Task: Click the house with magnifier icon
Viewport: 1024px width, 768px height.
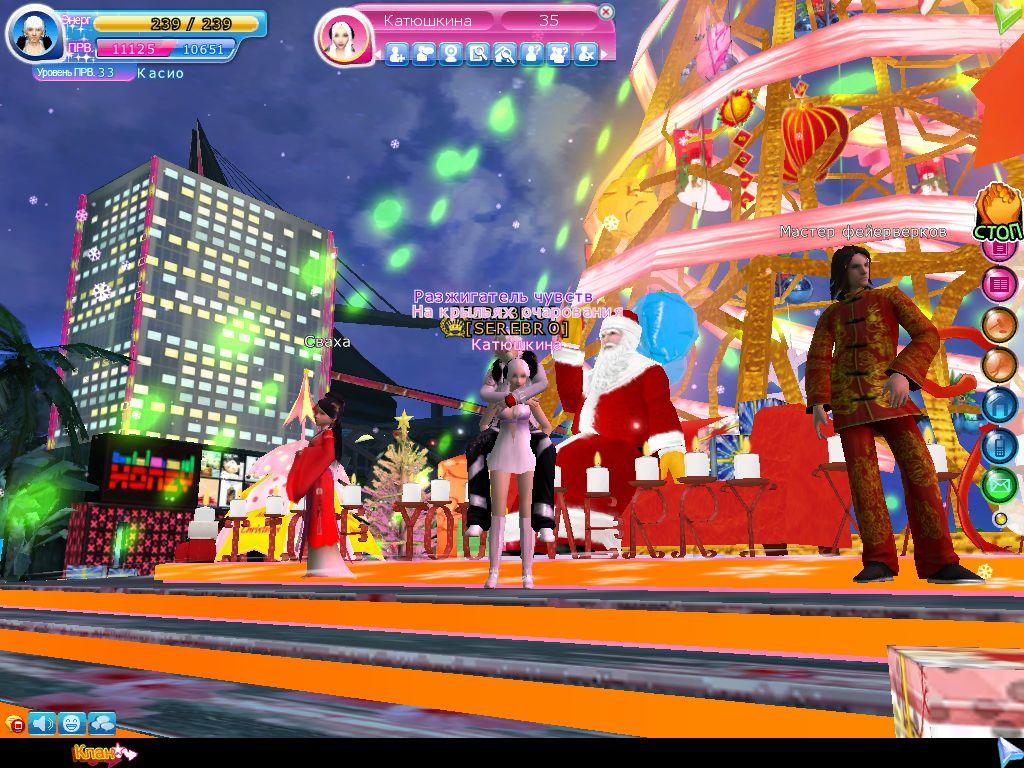Action: click(505, 55)
